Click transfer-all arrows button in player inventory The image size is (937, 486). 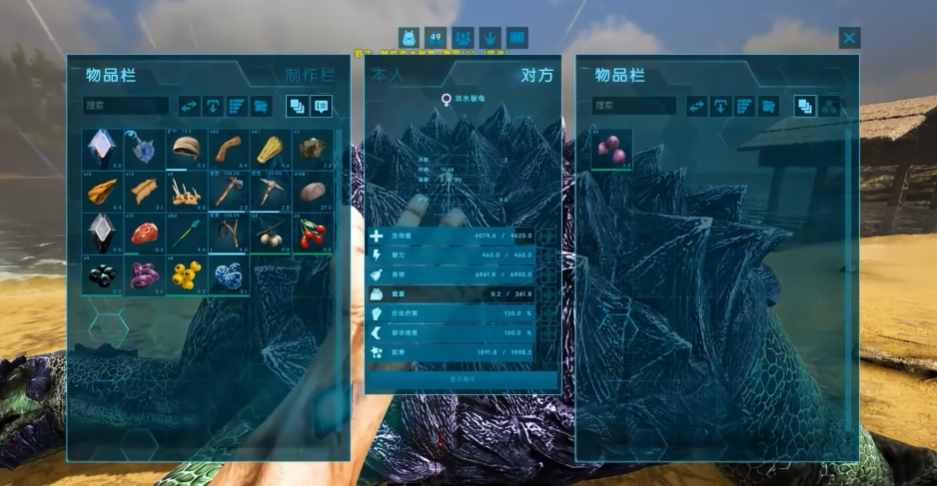(189, 105)
